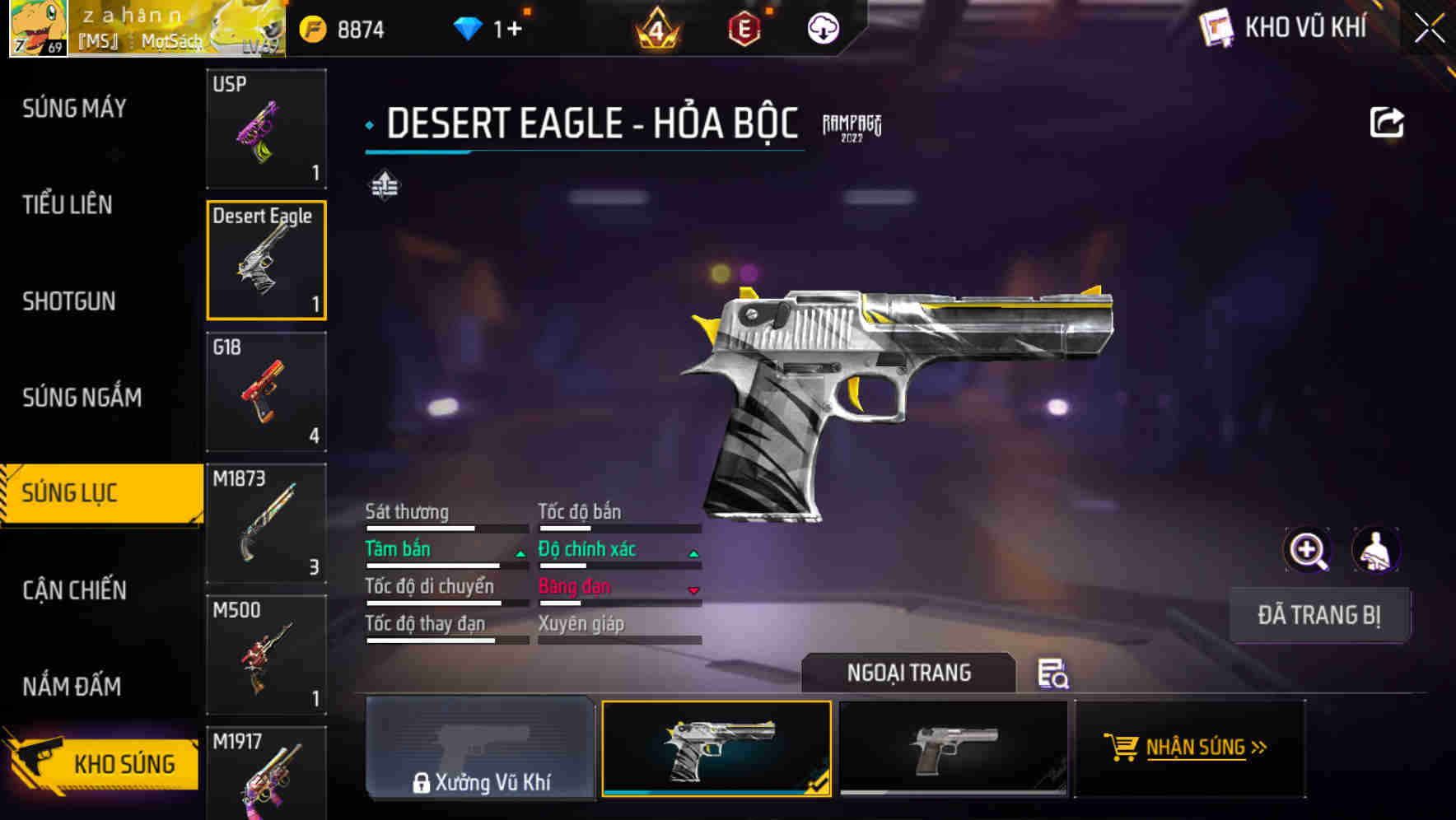
Task: Click the red E event badge icon
Action: click(745, 27)
